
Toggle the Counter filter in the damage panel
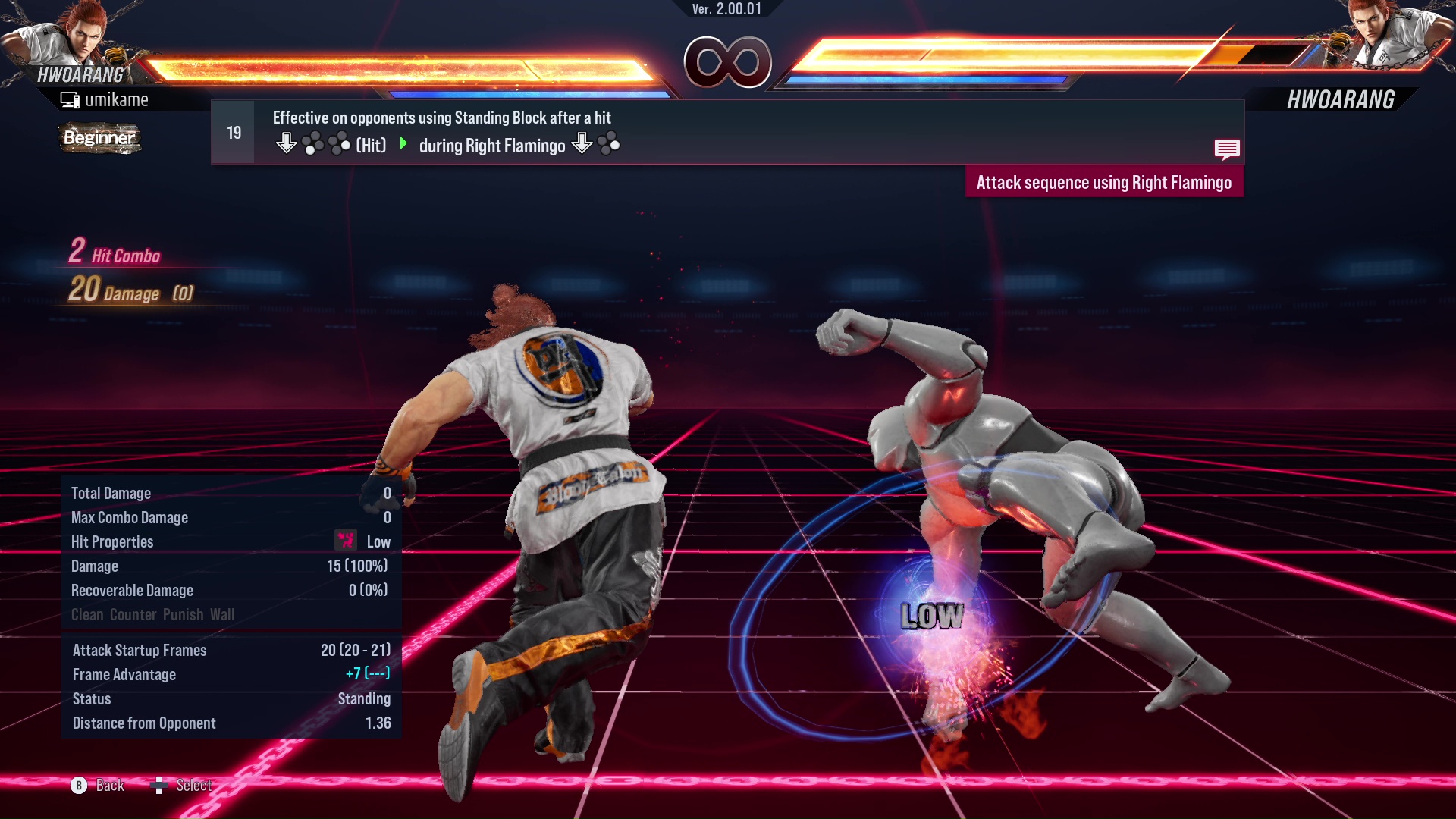[x=133, y=614]
